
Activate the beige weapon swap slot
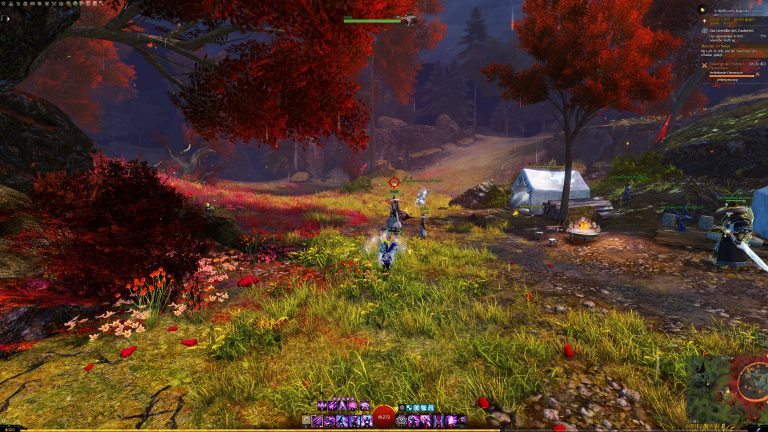click(306, 421)
